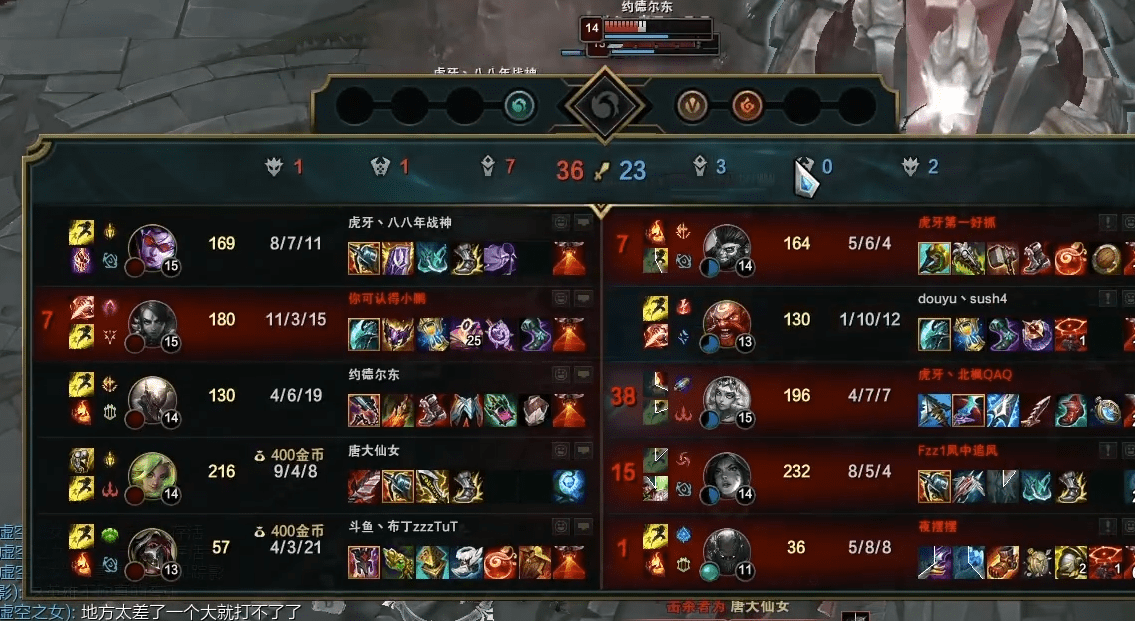Select player name 夜摆摆 on enemy team
The height and width of the screenshot is (621, 1135).
pos(938,526)
